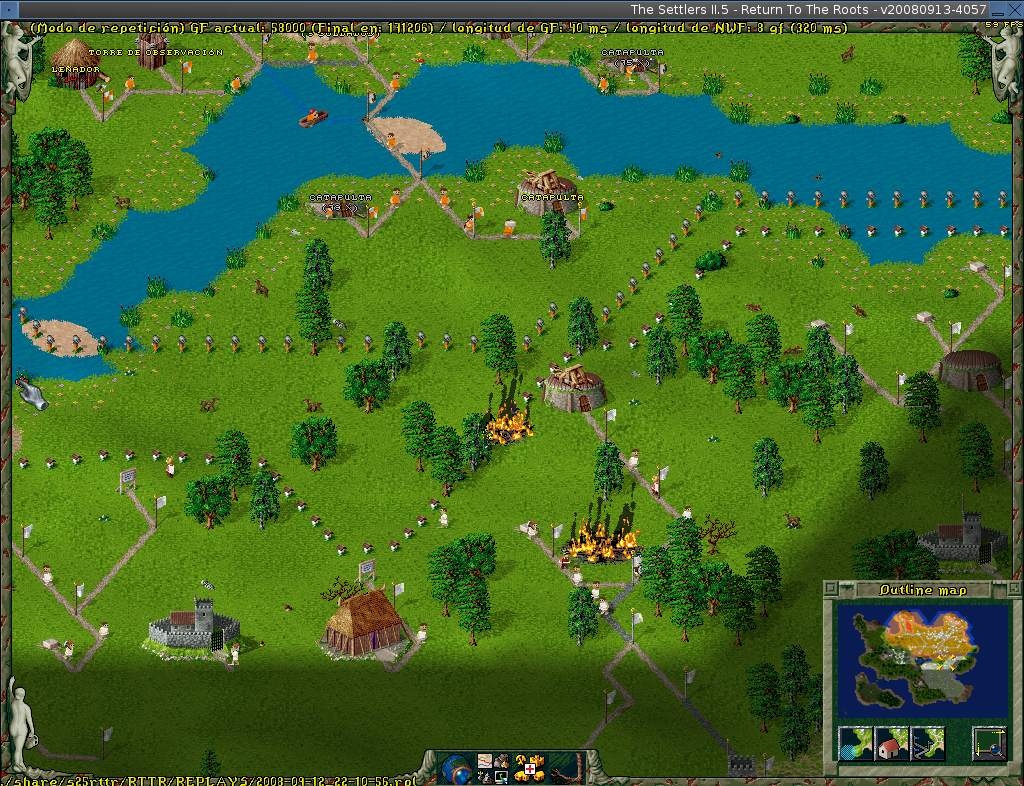Enlarge the outline map with the magnifier button
Image resolution: width=1024 pixels, height=786 pixels.
coord(989,744)
